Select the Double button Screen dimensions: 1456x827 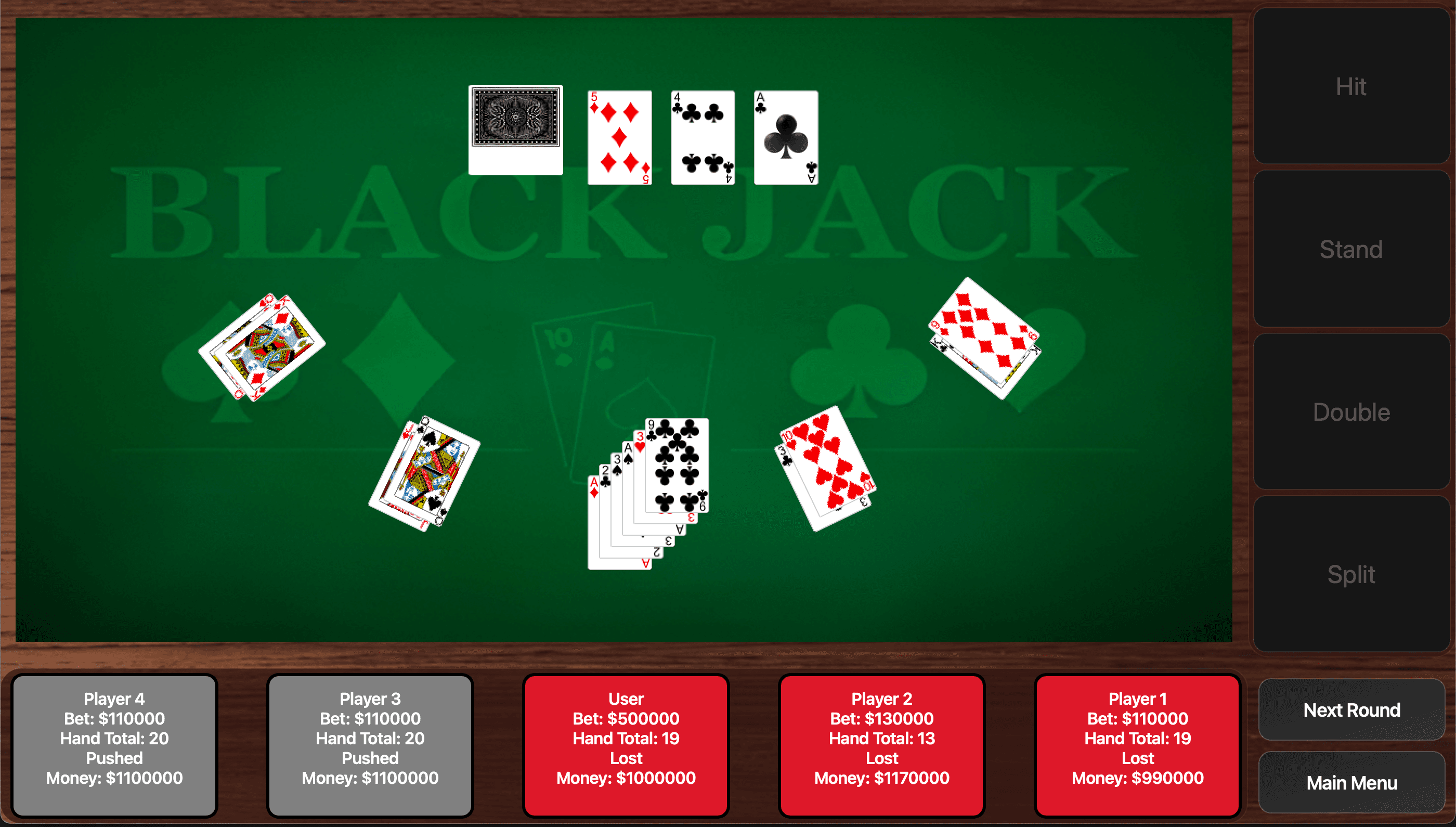tap(1350, 412)
